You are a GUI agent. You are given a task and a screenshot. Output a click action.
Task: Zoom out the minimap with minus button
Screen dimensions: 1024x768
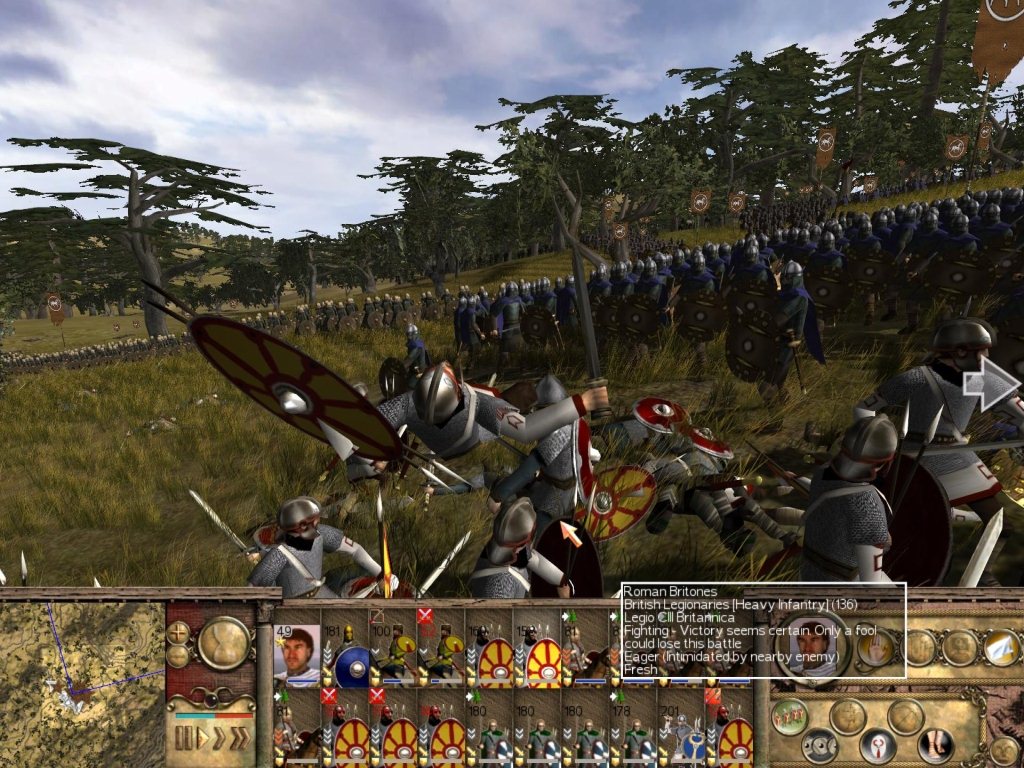click(x=179, y=655)
